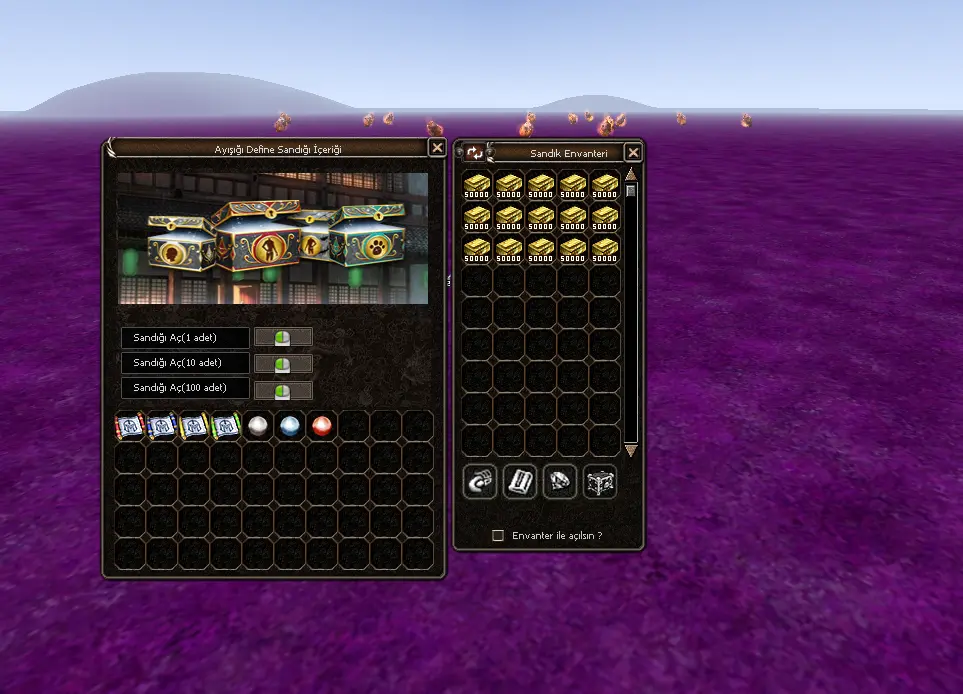Click the scroll-up arrow of chest inventory
Viewport: 963px width, 694px height.
click(631, 175)
